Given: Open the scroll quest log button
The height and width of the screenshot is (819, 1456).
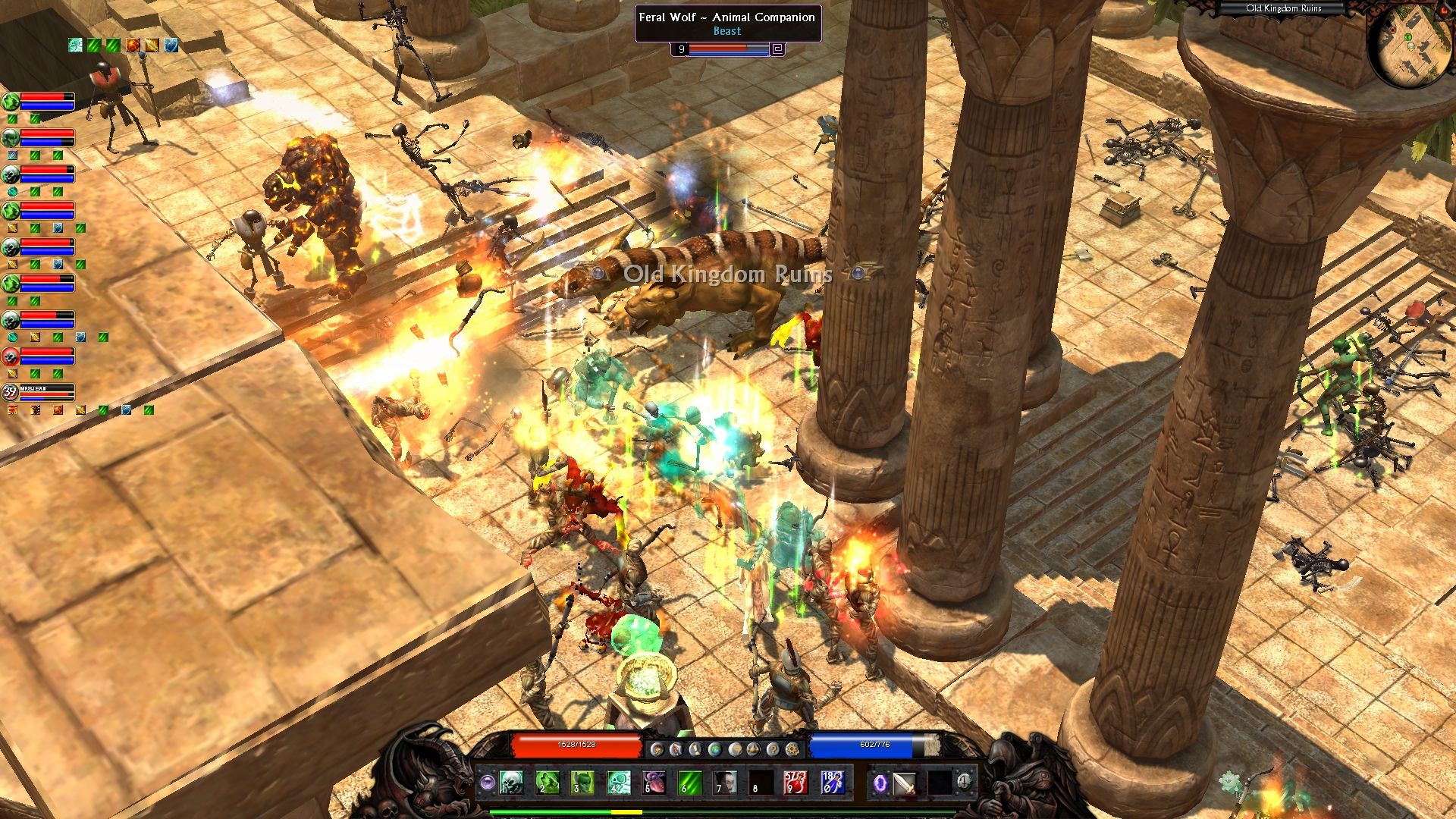Looking at the screenshot, I should [695, 749].
